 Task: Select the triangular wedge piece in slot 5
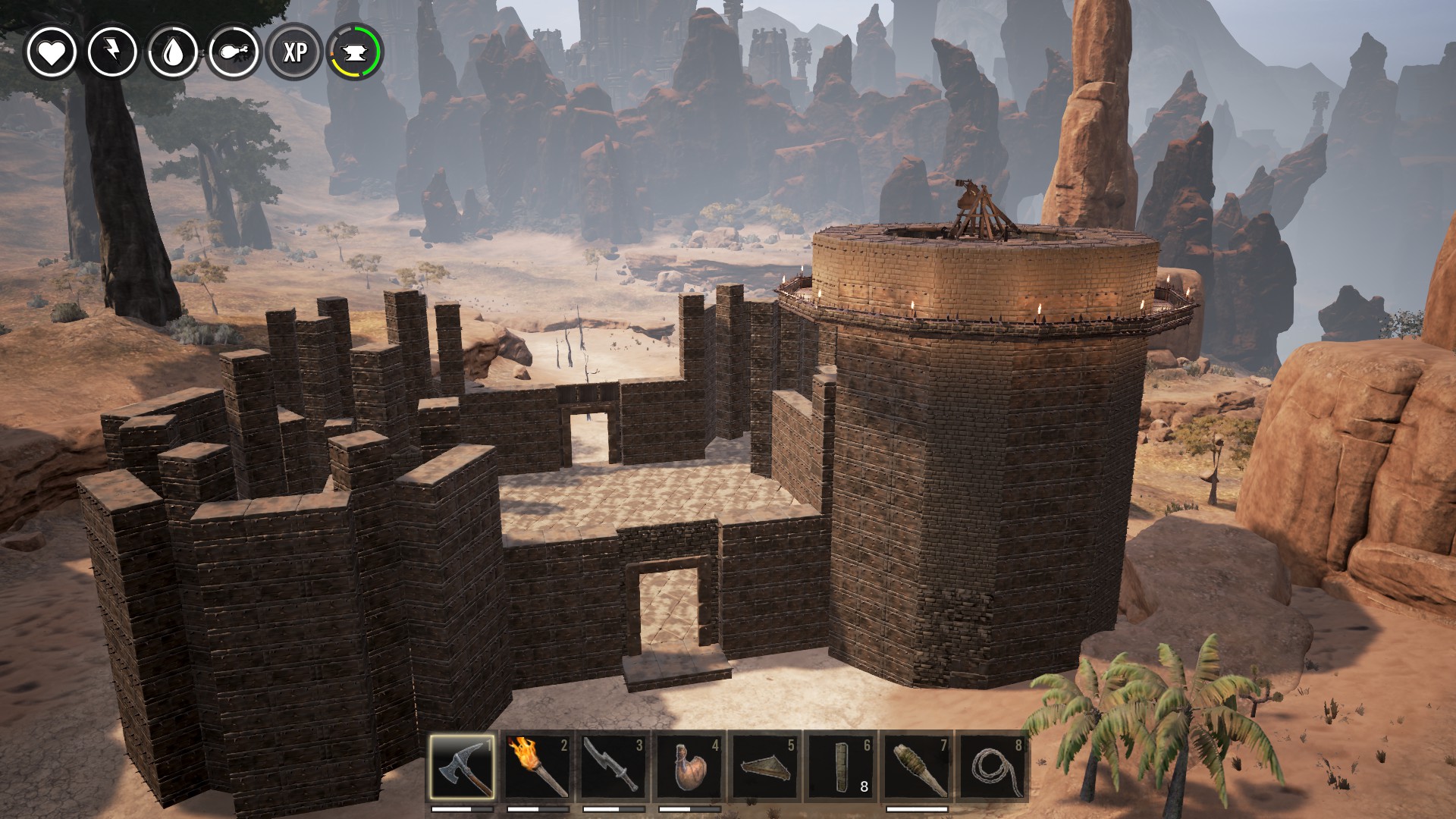(x=765, y=766)
